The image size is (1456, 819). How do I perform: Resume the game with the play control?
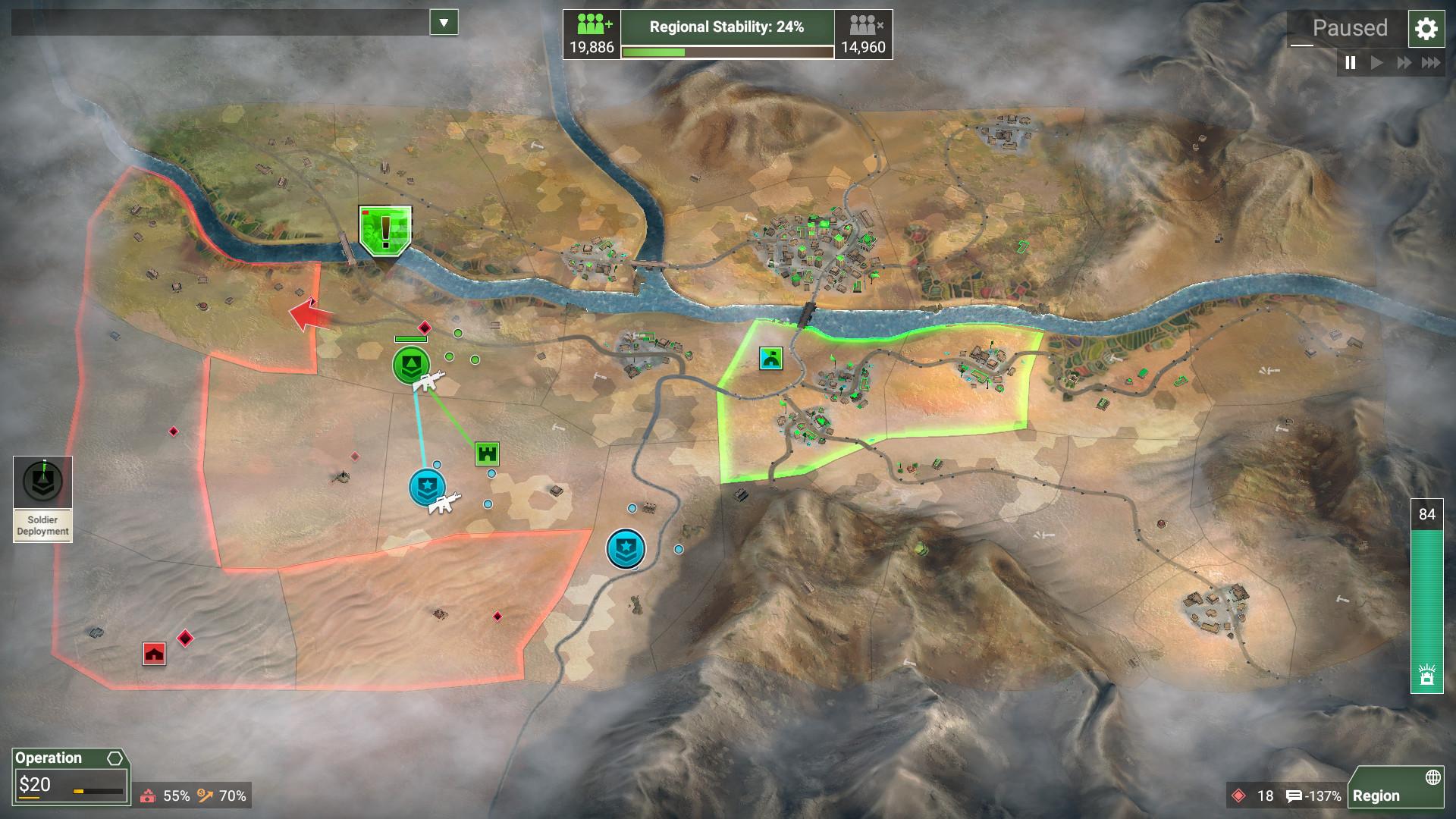[x=1376, y=64]
